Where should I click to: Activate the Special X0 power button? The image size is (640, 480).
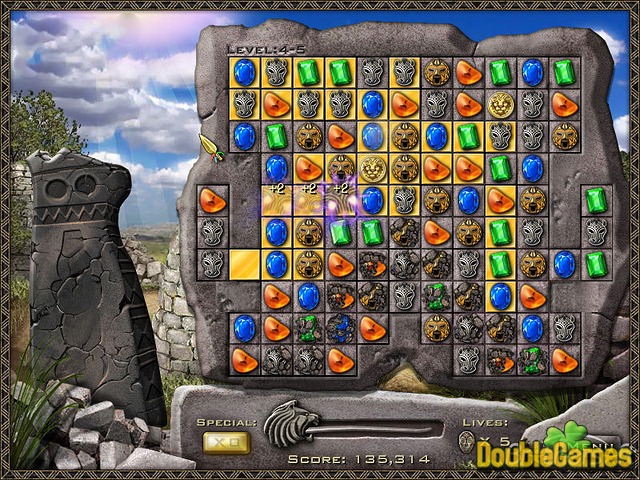coord(226,441)
